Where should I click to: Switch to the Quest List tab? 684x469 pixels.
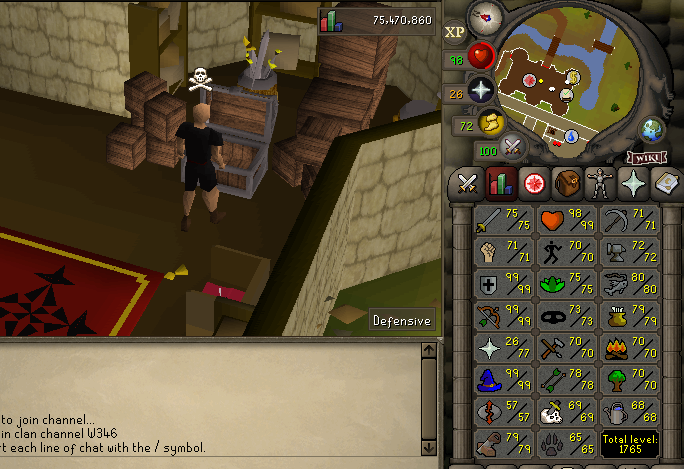coord(533,184)
